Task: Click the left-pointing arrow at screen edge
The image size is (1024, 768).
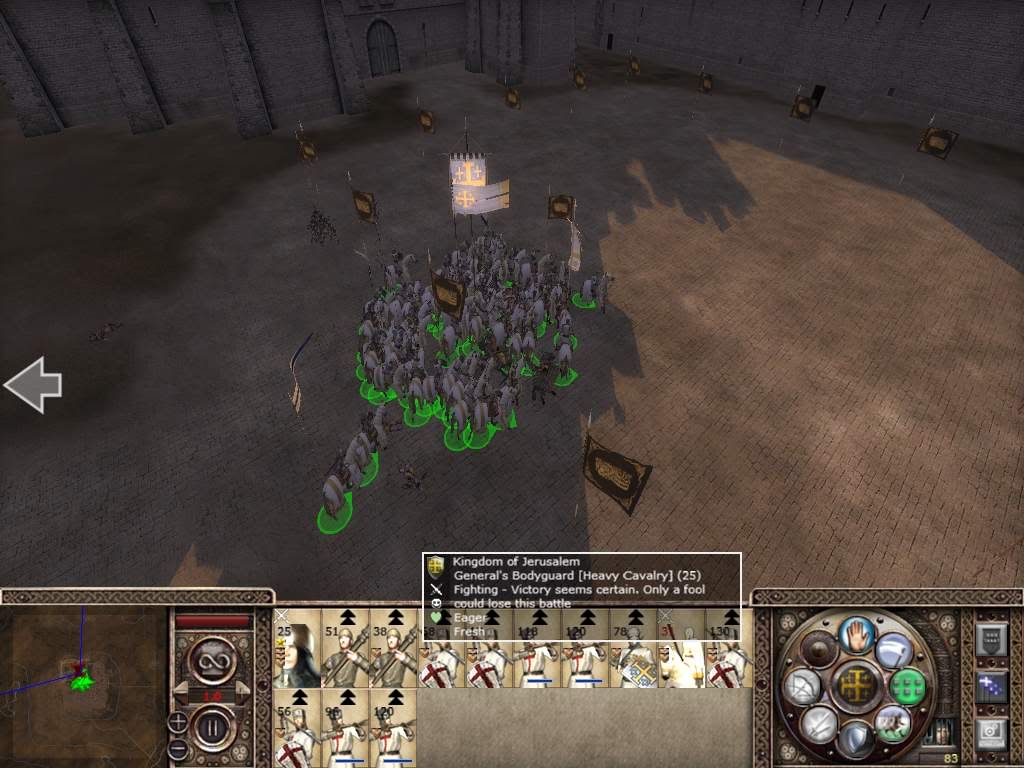Action: tap(32, 385)
